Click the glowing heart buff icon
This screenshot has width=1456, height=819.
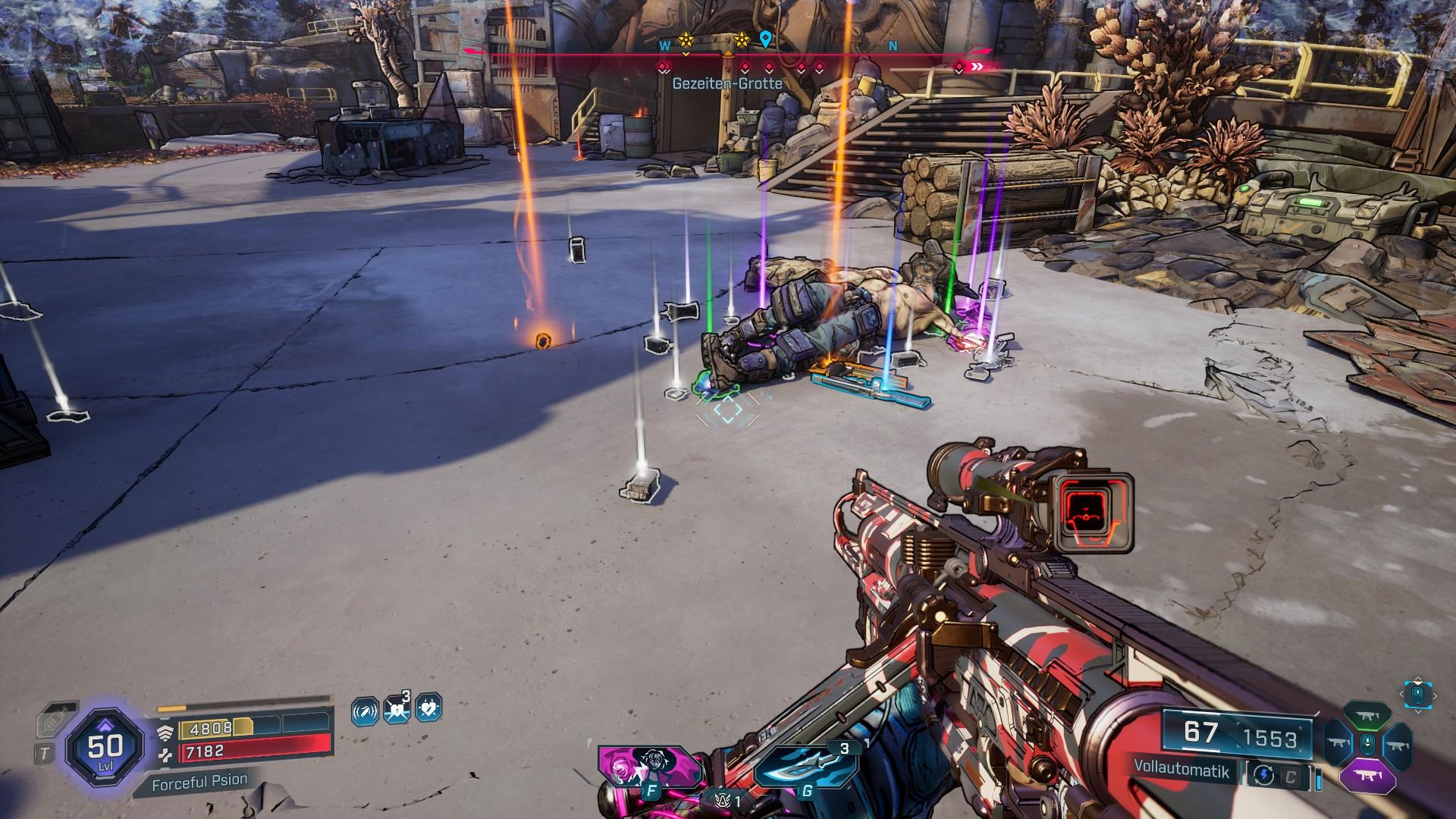pos(428,708)
